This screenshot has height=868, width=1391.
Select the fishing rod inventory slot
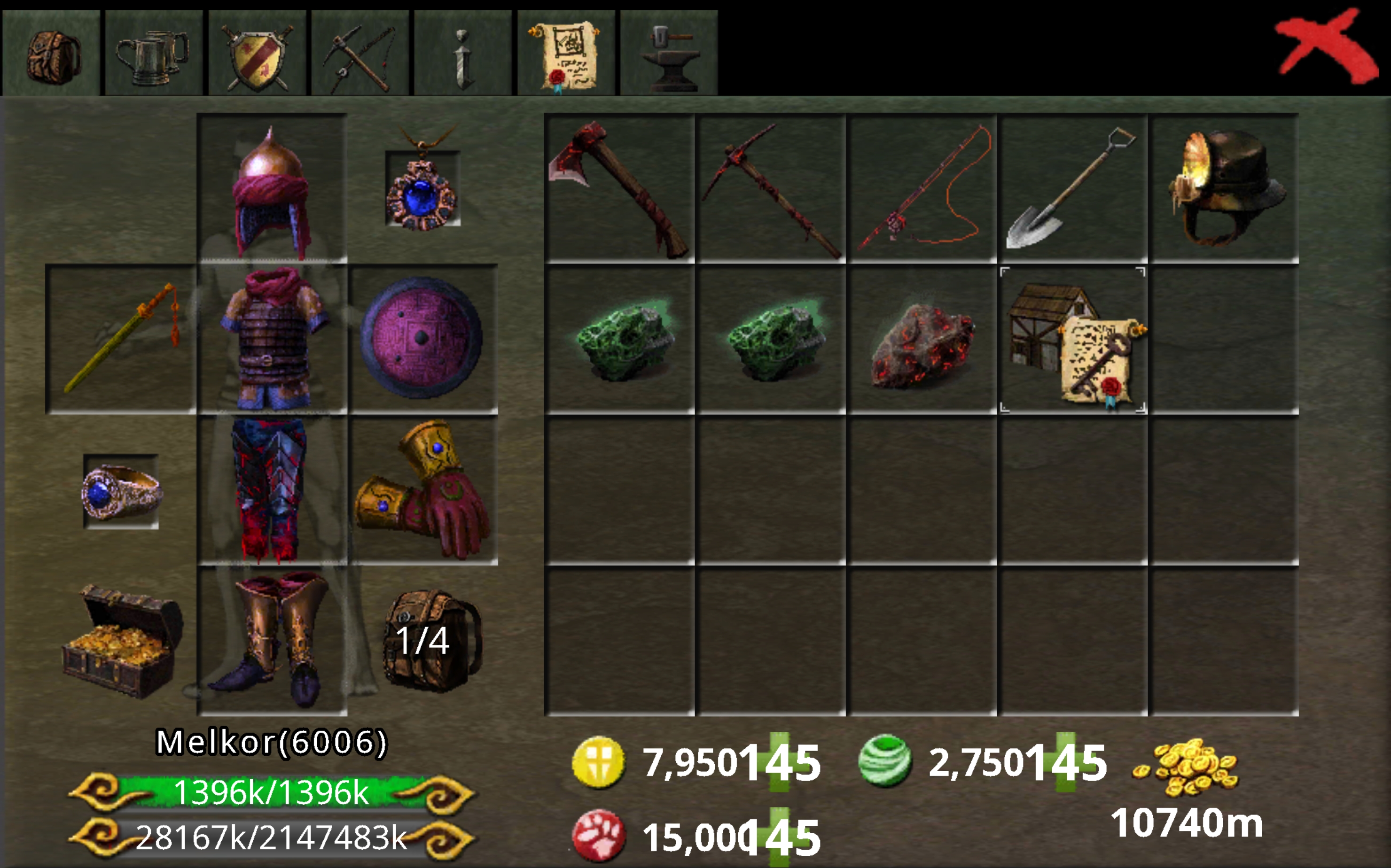click(x=922, y=188)
